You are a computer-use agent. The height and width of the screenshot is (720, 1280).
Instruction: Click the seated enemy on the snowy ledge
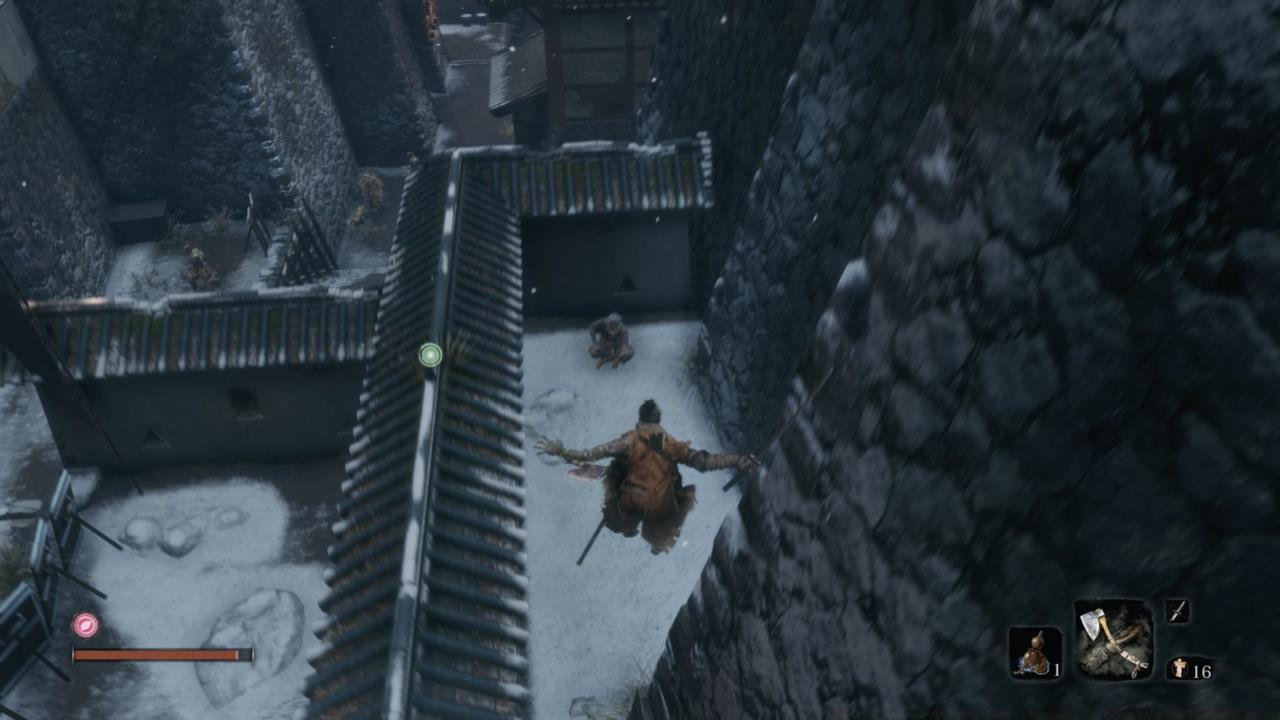tap(610, 335)
